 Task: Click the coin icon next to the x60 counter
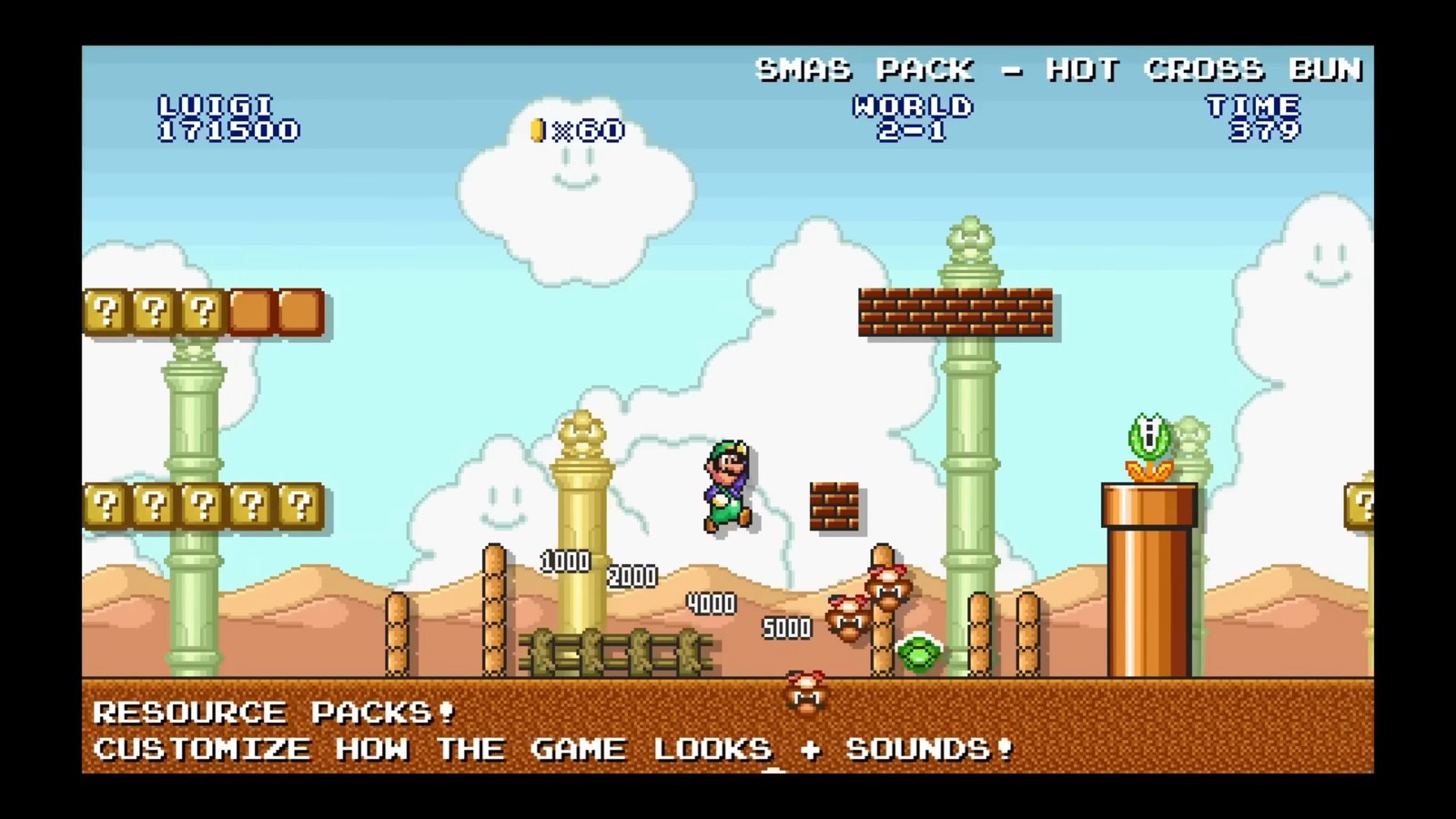[535, 129]
